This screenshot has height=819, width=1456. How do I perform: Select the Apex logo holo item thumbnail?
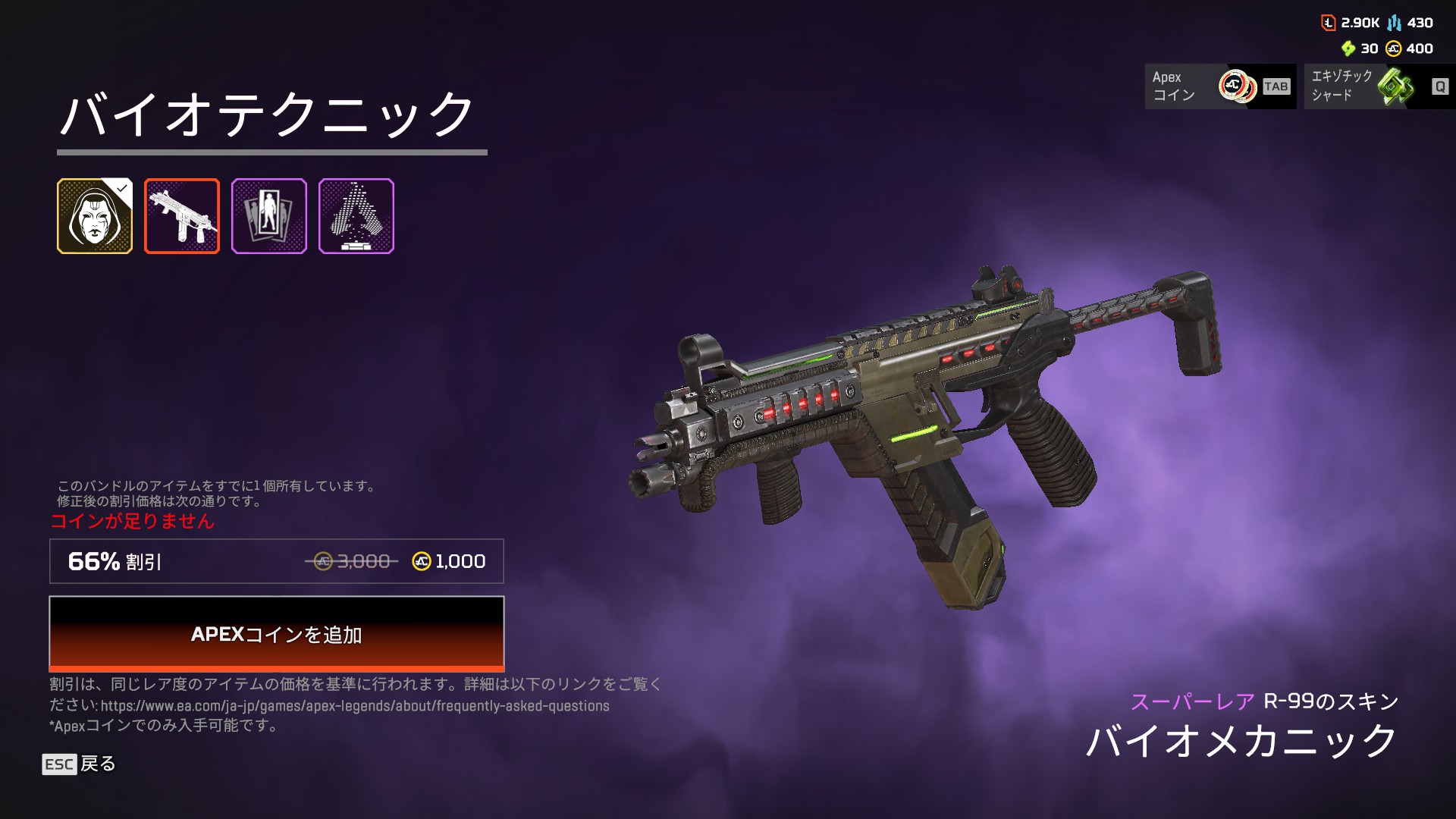pyautogui.click(x=356, y=216)
